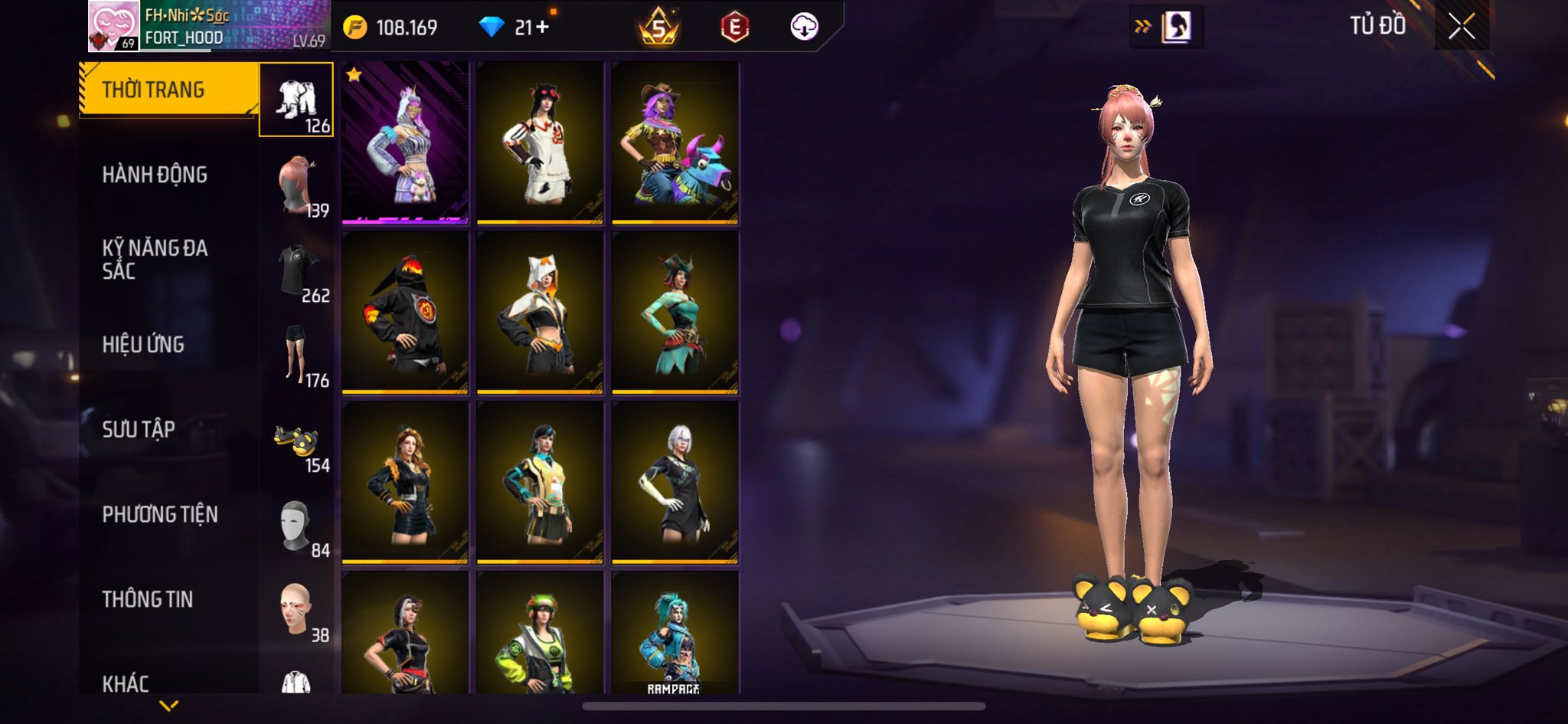
Task: Tap the player profile avatar
Action: [x=114, y=27]
